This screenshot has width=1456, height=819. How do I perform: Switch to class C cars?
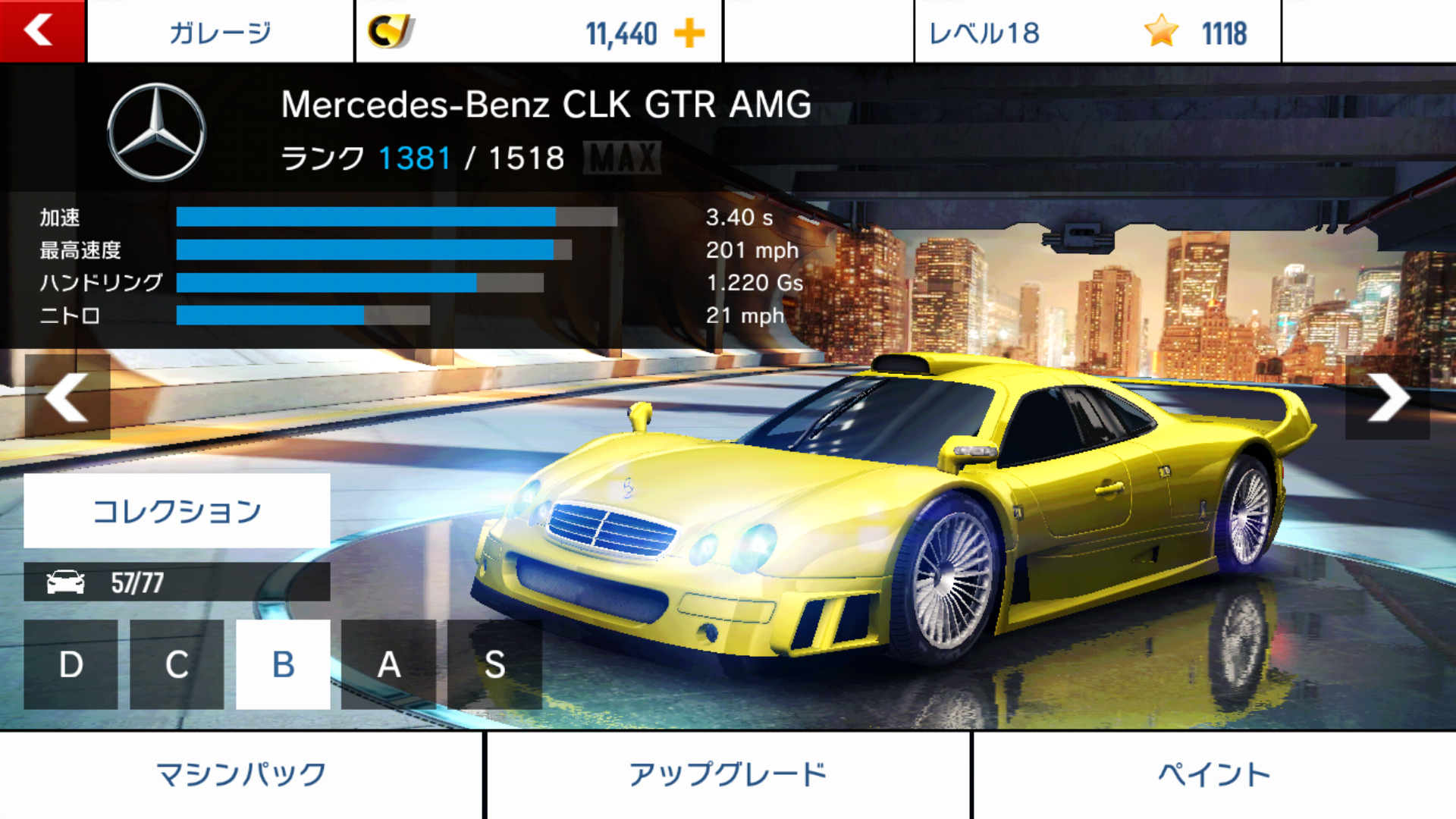(x=177, y=664)
